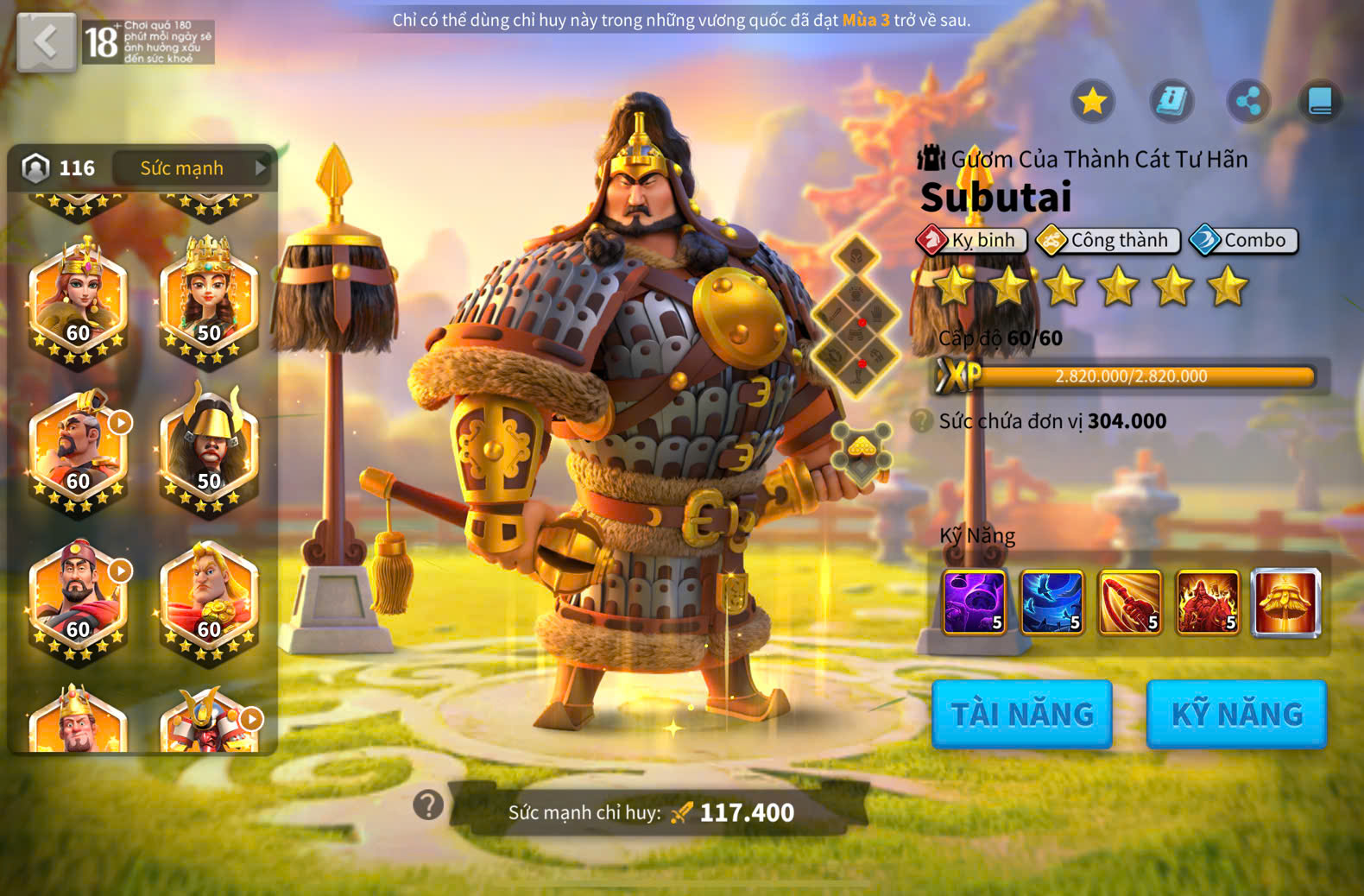Screen dimensions: 1364x896
Task: Open the KỸ NĂNG skills screen
Action: [x=1236, y=714]
